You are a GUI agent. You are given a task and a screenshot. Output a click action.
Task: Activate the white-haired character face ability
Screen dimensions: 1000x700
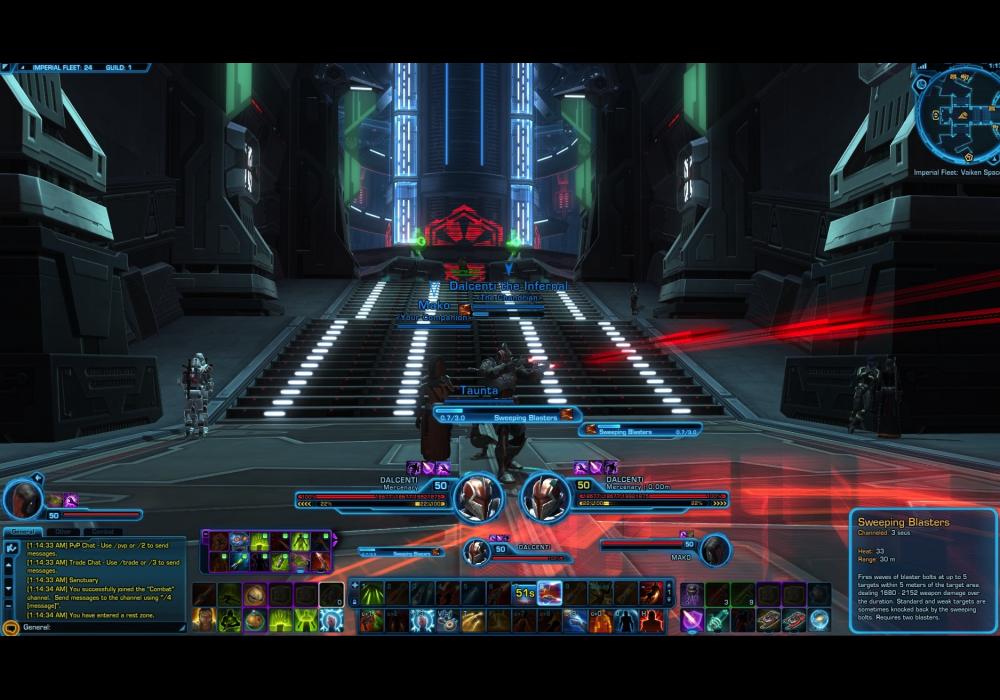tap(205, 620)
